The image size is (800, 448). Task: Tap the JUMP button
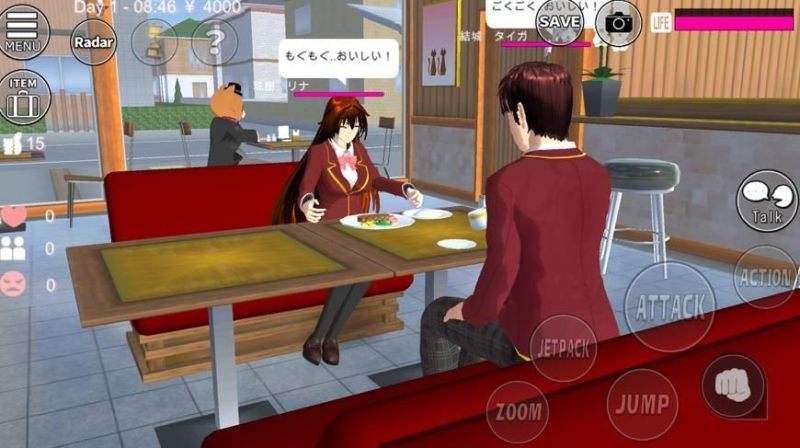[641, 404]
